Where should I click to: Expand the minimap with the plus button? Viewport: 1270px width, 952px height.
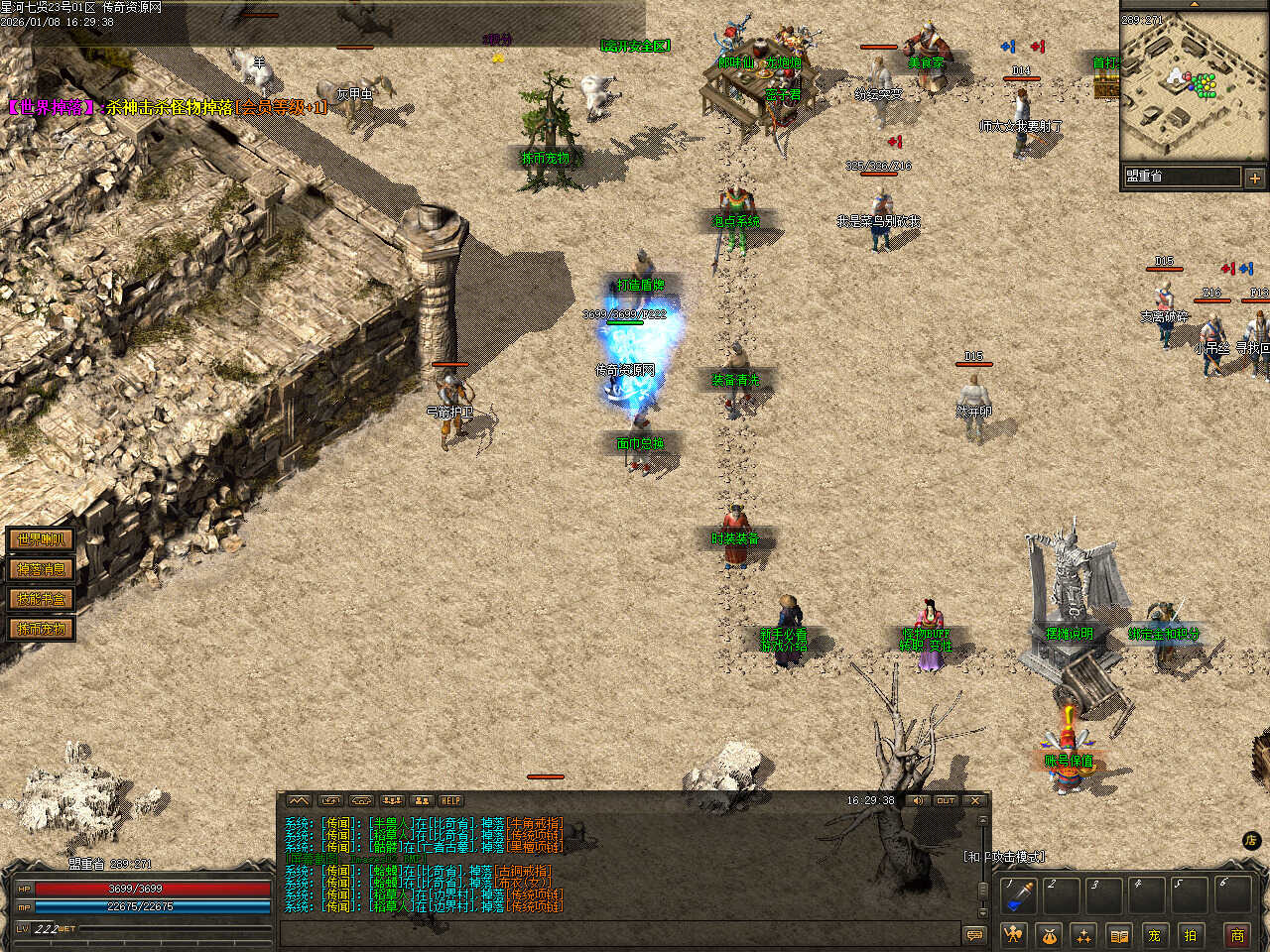pos(1255,178)
